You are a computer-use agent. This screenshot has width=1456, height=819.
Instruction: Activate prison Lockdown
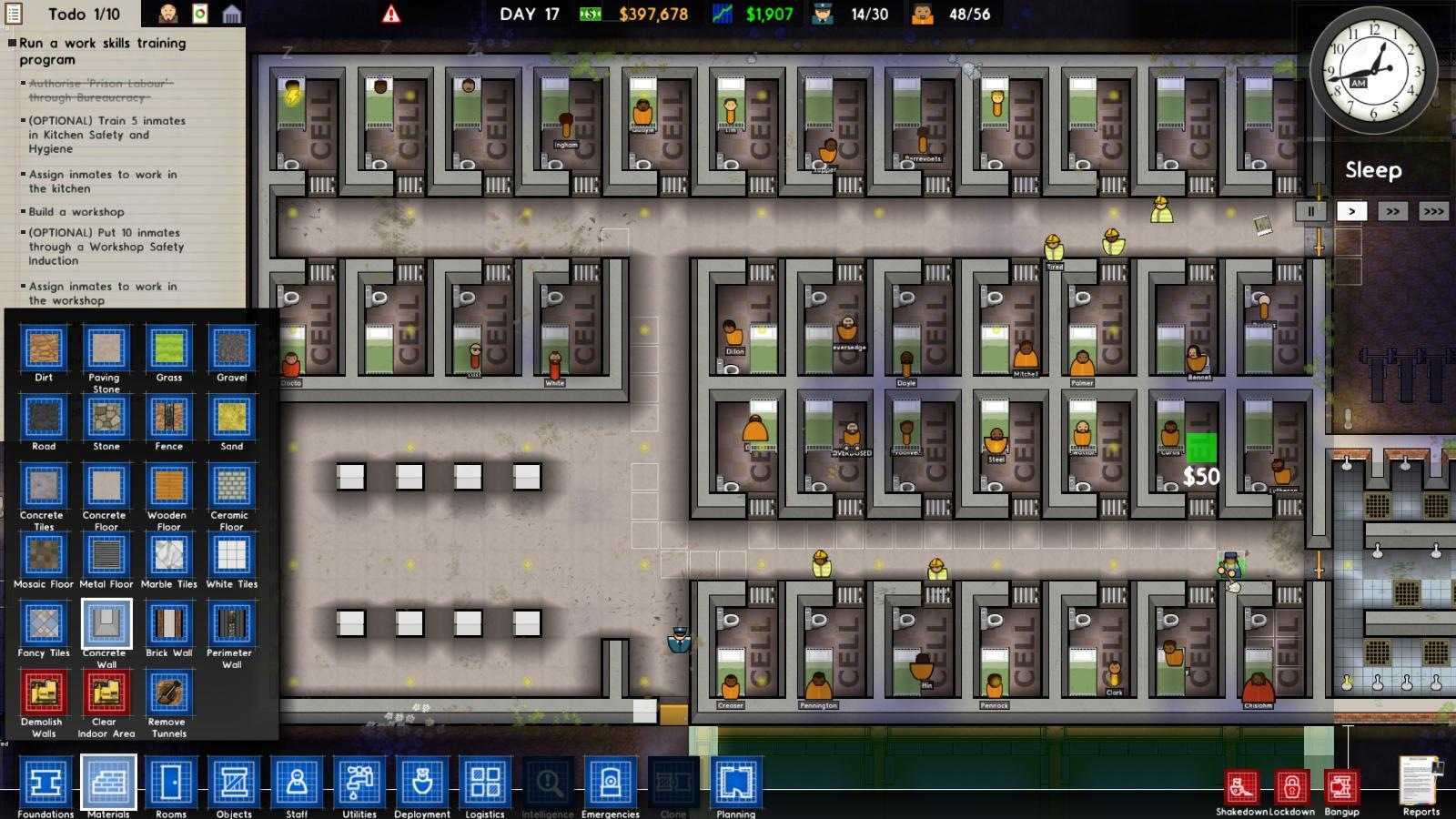coord(1291,783)
